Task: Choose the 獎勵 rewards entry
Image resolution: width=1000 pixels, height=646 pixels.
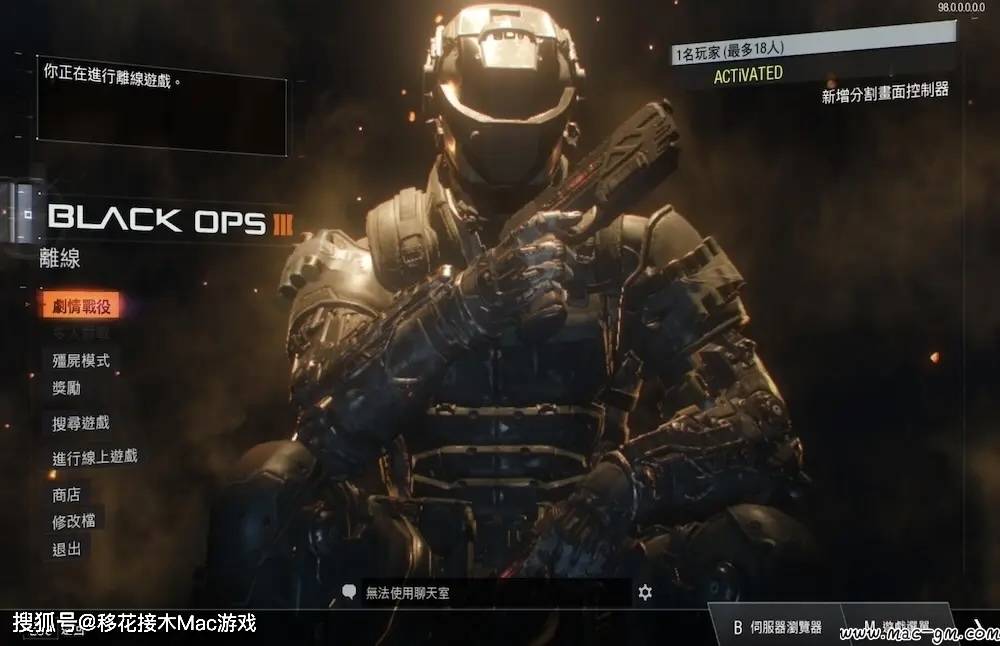Action: 67,387
